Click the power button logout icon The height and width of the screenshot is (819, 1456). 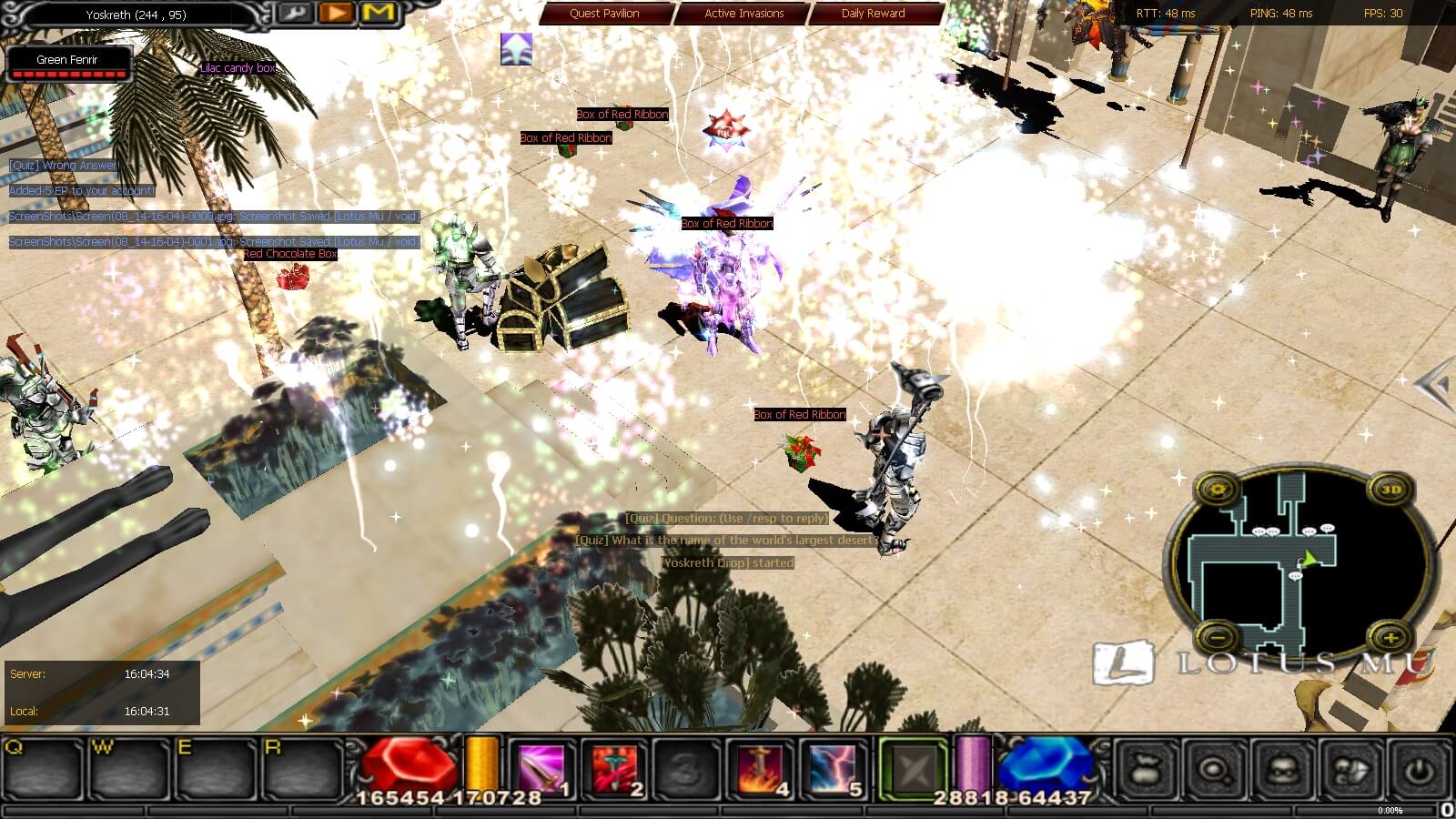pyautogui.click(x=1417, y=771)
